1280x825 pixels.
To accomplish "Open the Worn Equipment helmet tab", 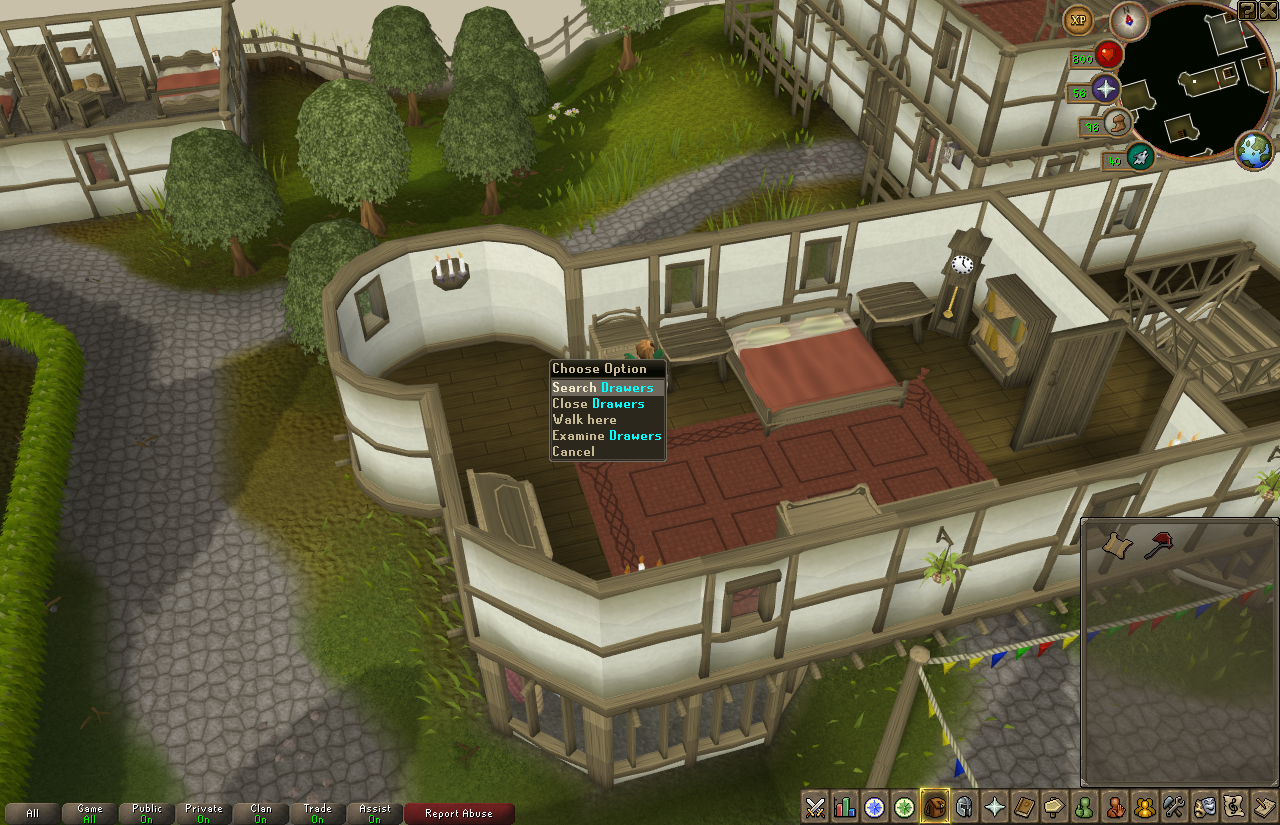I will click(x=965, y=807).
